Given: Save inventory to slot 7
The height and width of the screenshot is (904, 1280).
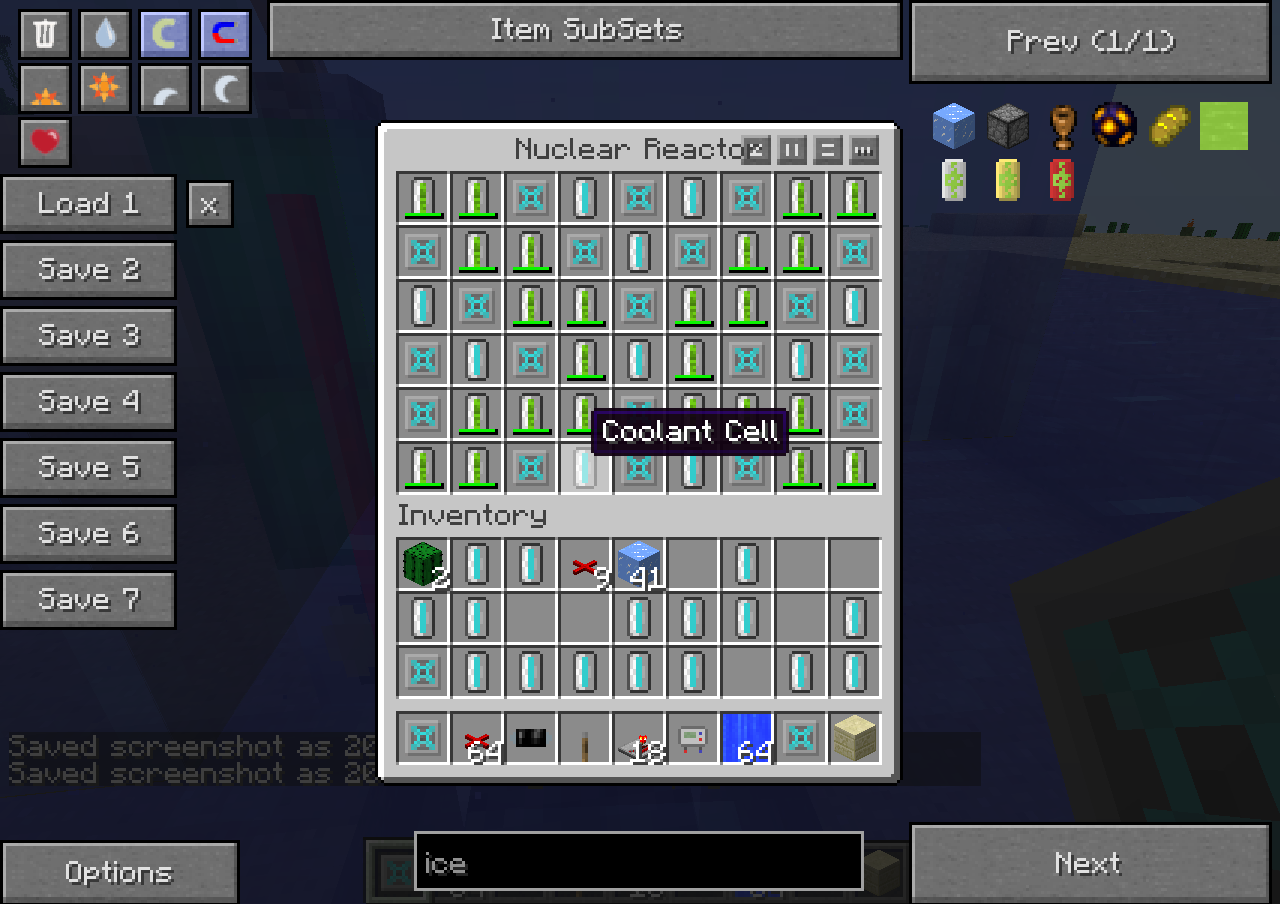Looking at the screenshot, I should tap(88, 600).
